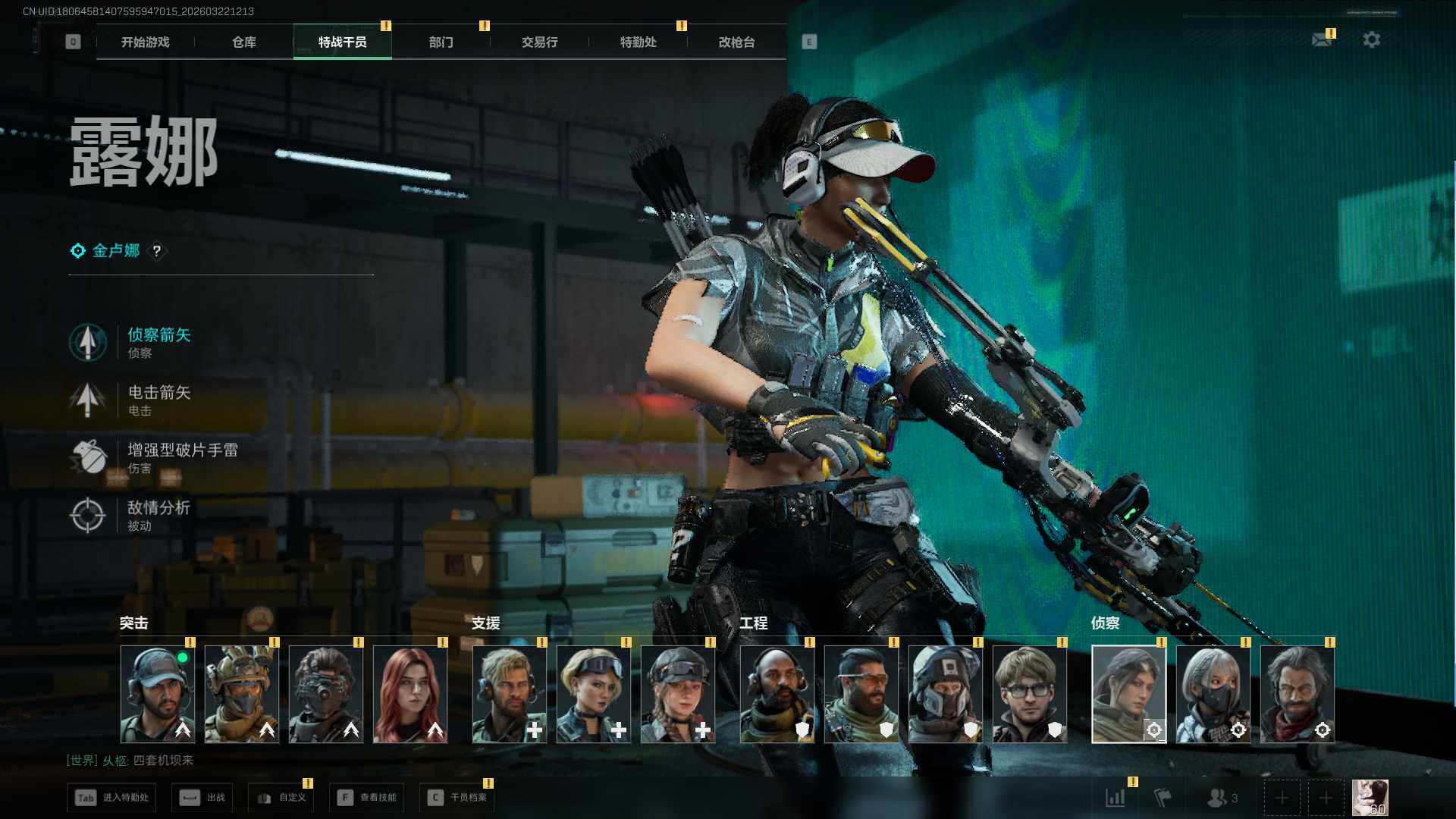
Task: Open the 部门 tab
Action: (441, 42)
